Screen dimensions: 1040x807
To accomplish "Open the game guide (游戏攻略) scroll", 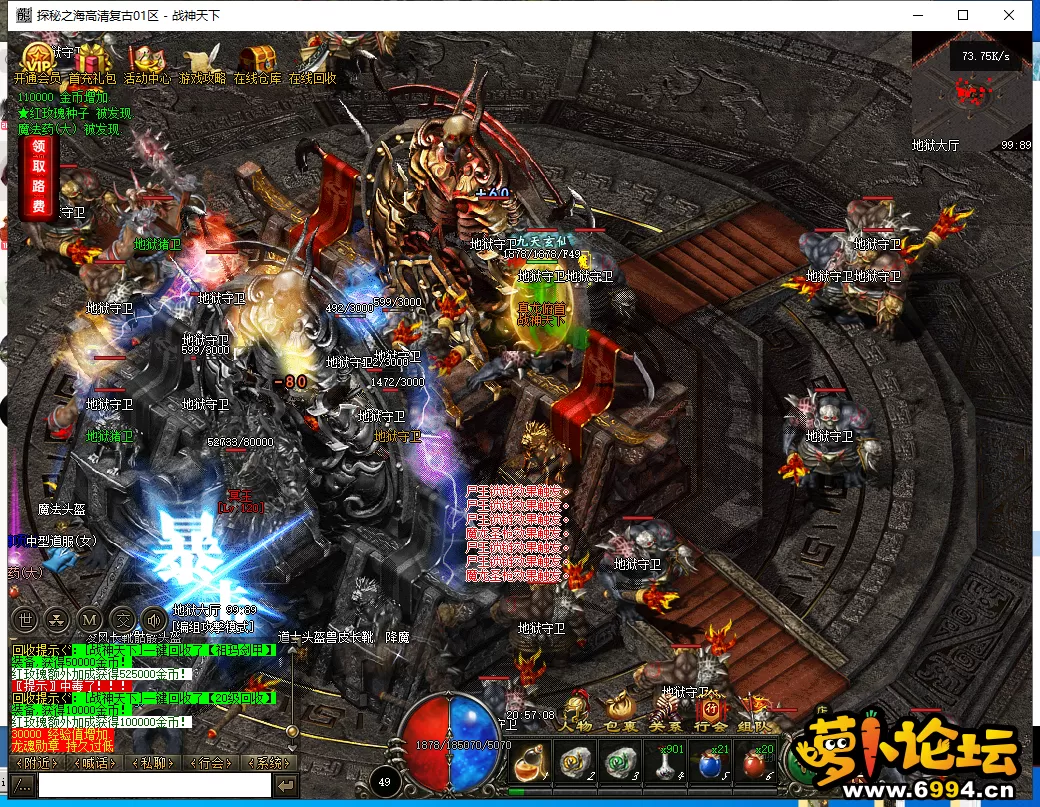I will (204, 58).
